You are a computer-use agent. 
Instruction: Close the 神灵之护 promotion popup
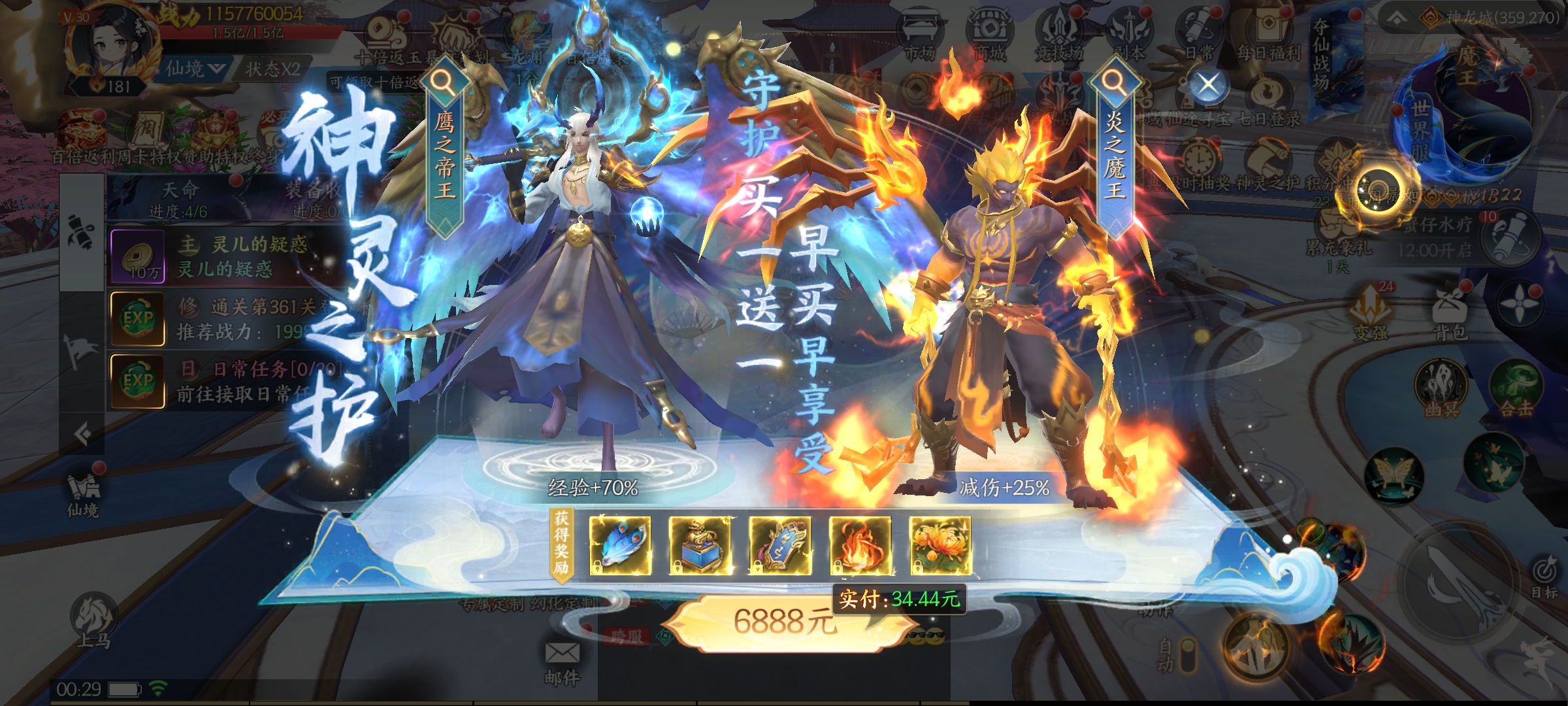pyautogui.click(x=1208, y=84)
